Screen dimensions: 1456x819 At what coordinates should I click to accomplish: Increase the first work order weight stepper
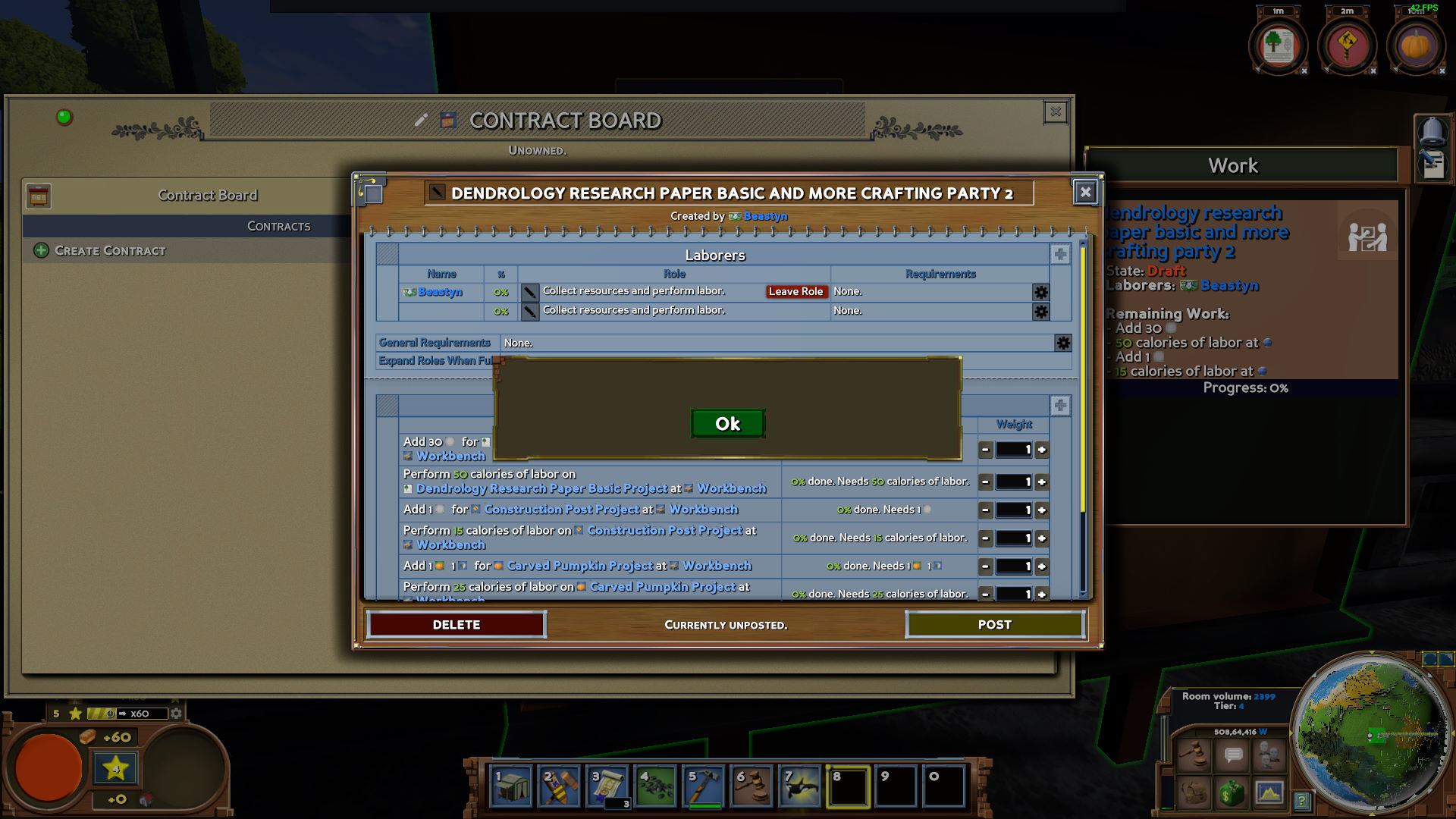[1043, 450]
